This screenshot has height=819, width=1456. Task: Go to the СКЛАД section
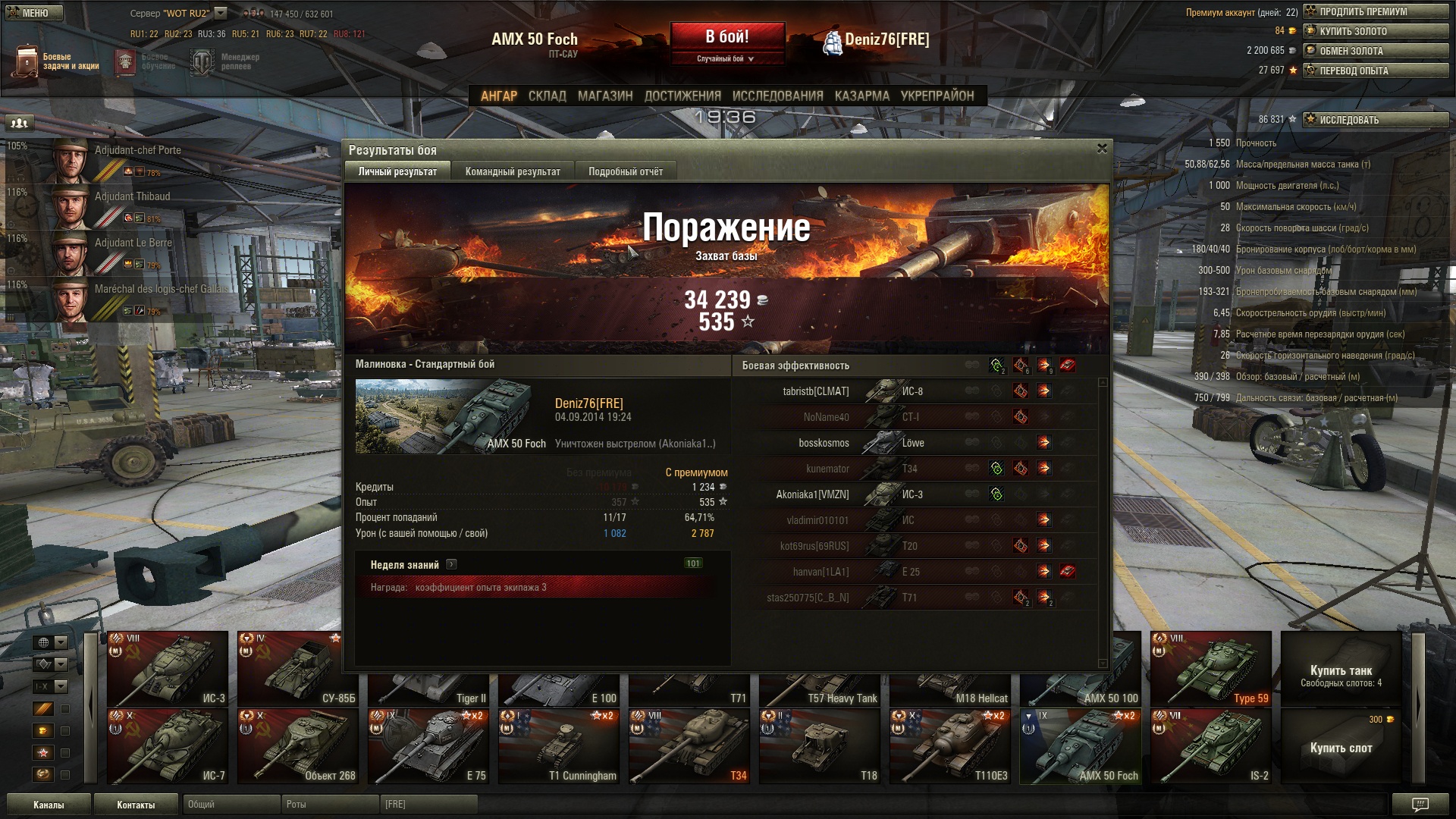tap(547, 96)
